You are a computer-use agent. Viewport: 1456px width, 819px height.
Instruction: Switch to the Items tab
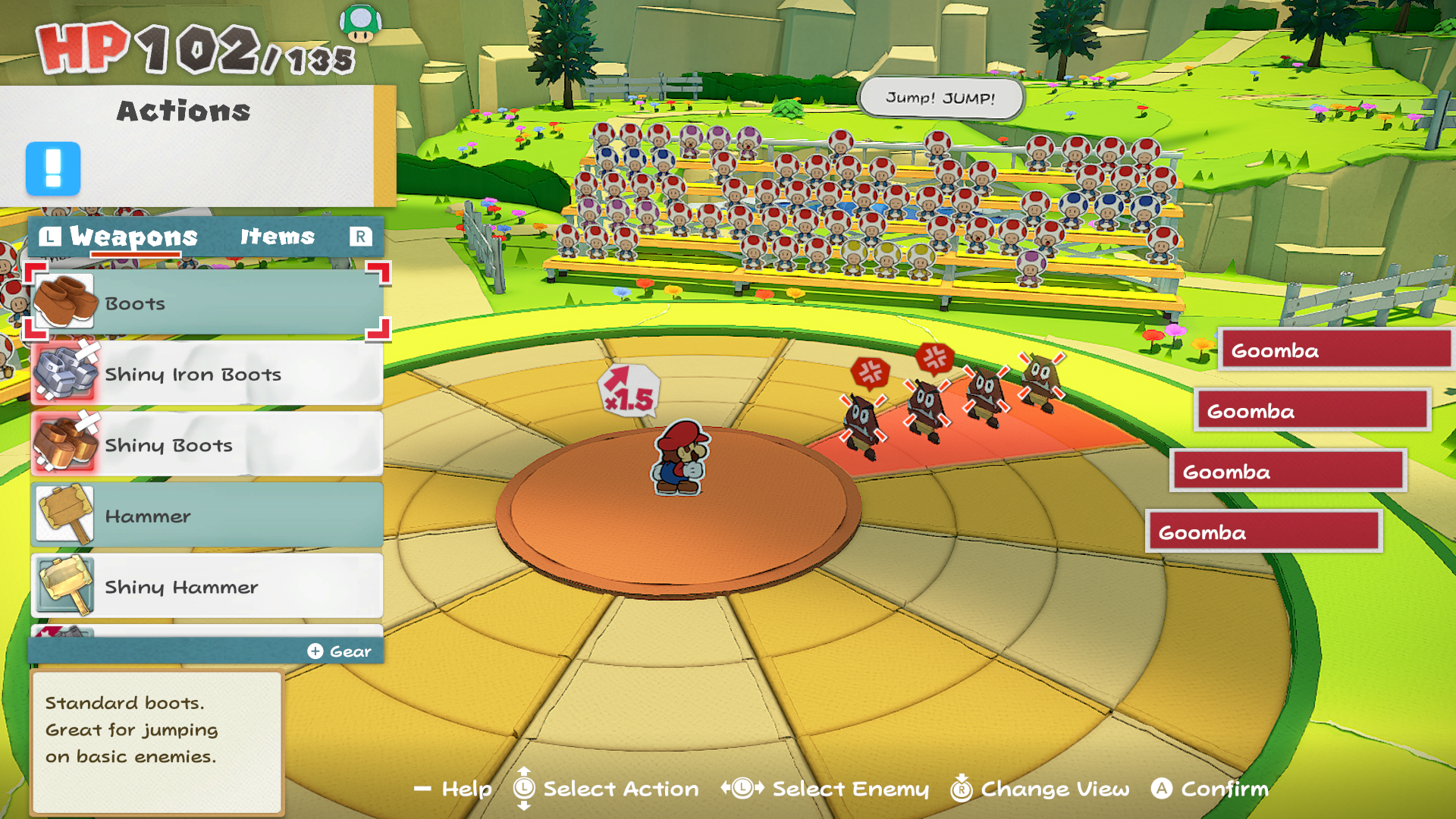coord(278,237)
